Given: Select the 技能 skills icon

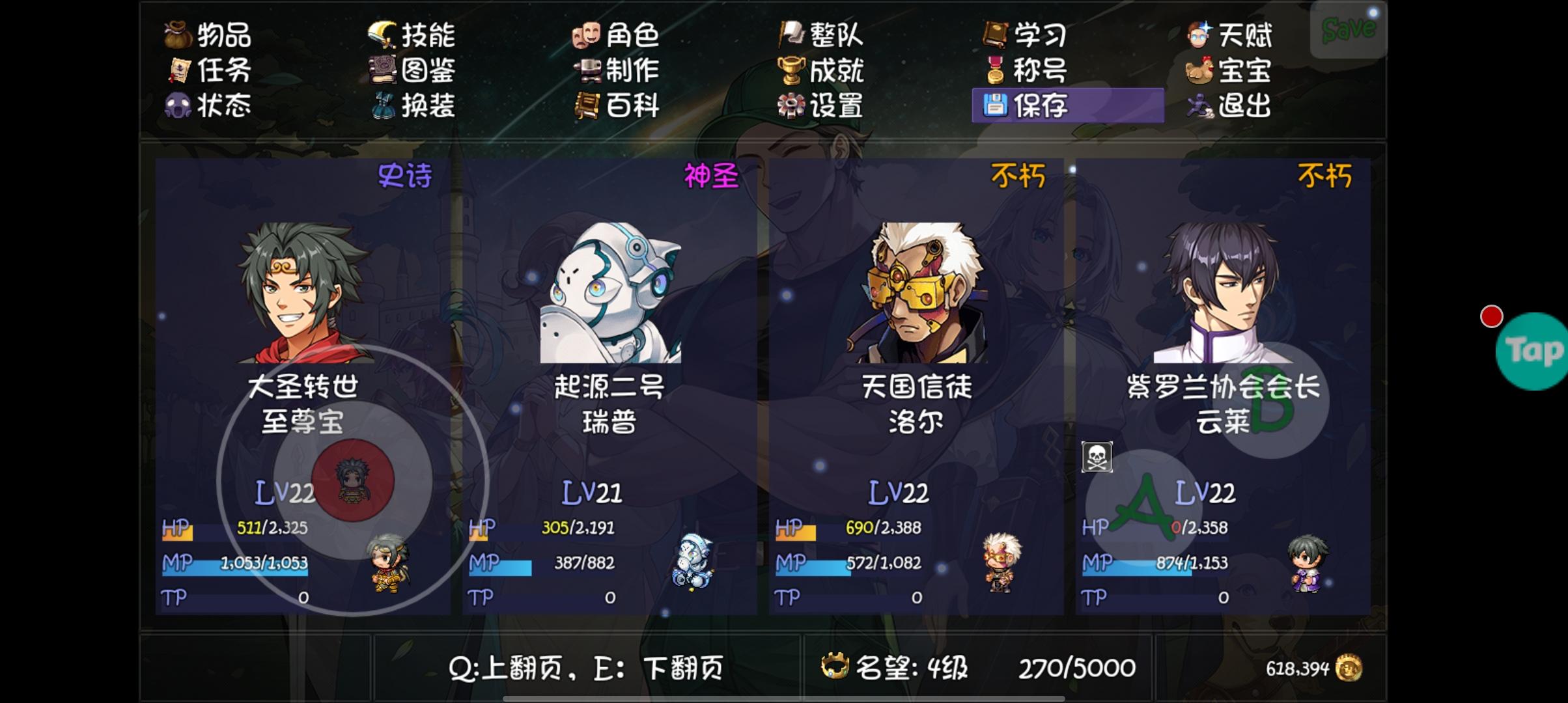Looking at the screenshot, I should coord(383,36).
